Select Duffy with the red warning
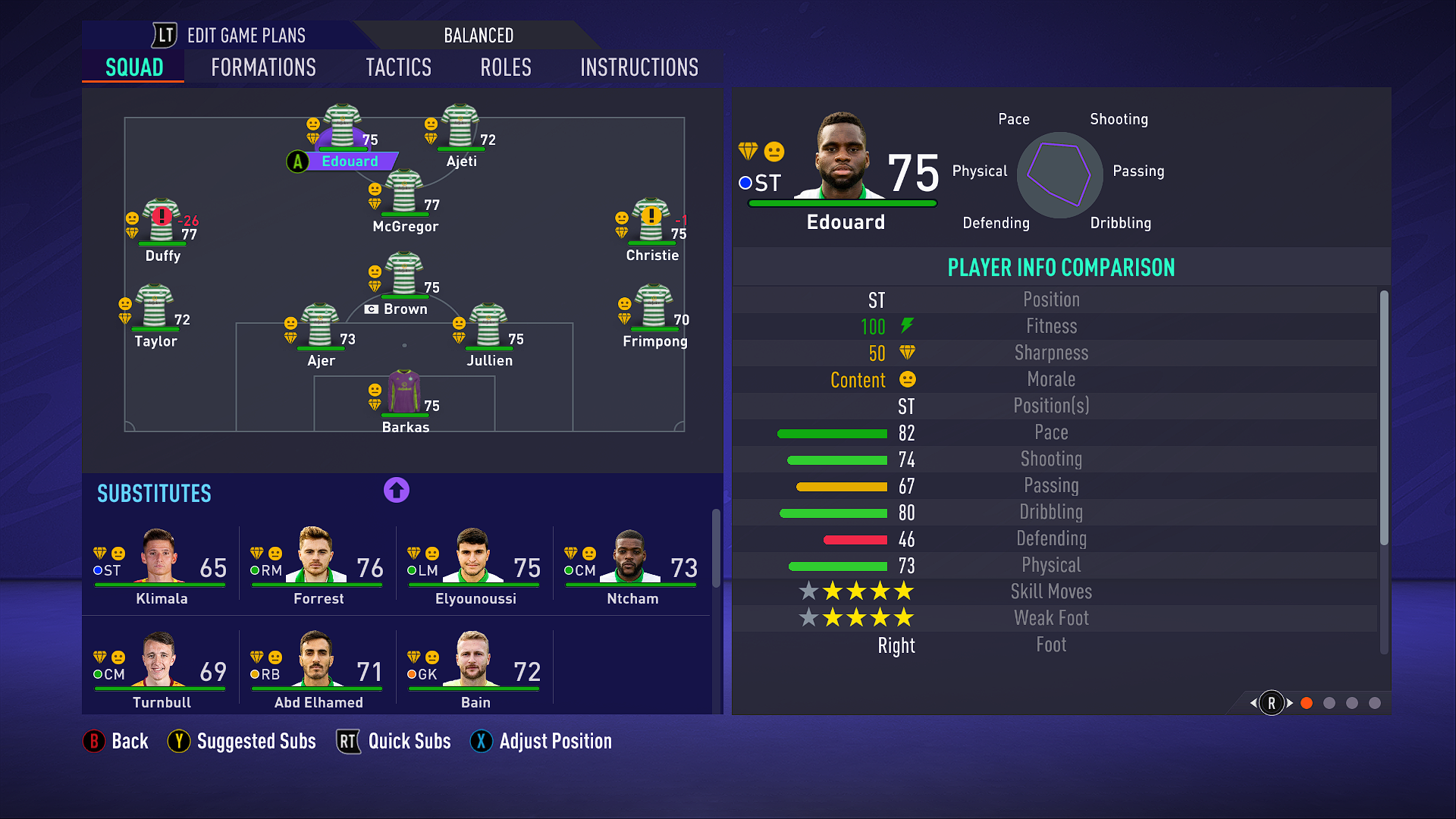The width and height of the screenshot is (1456, 819). pos(162,223)
